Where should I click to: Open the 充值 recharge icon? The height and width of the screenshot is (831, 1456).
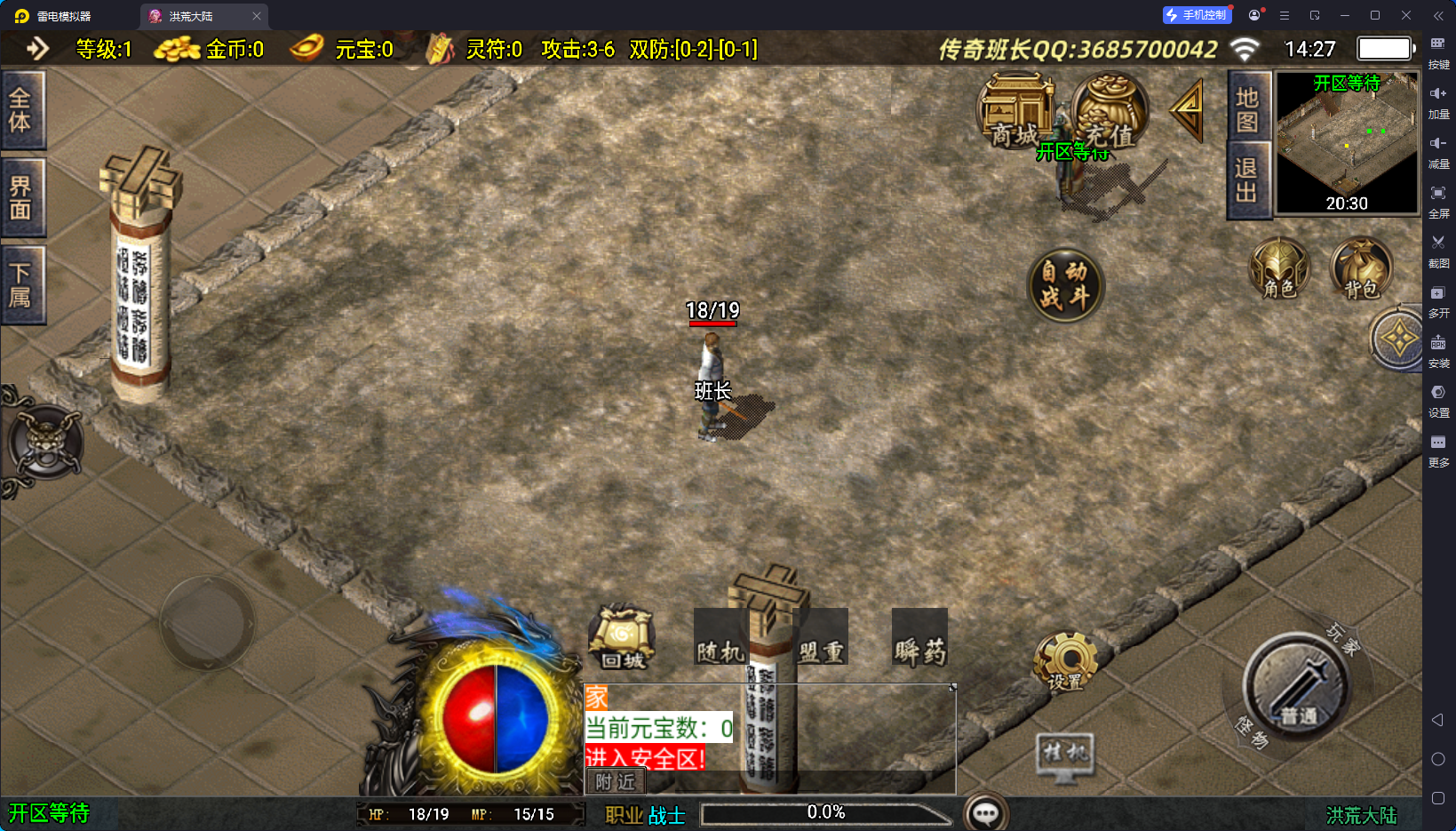[1110, 112]
